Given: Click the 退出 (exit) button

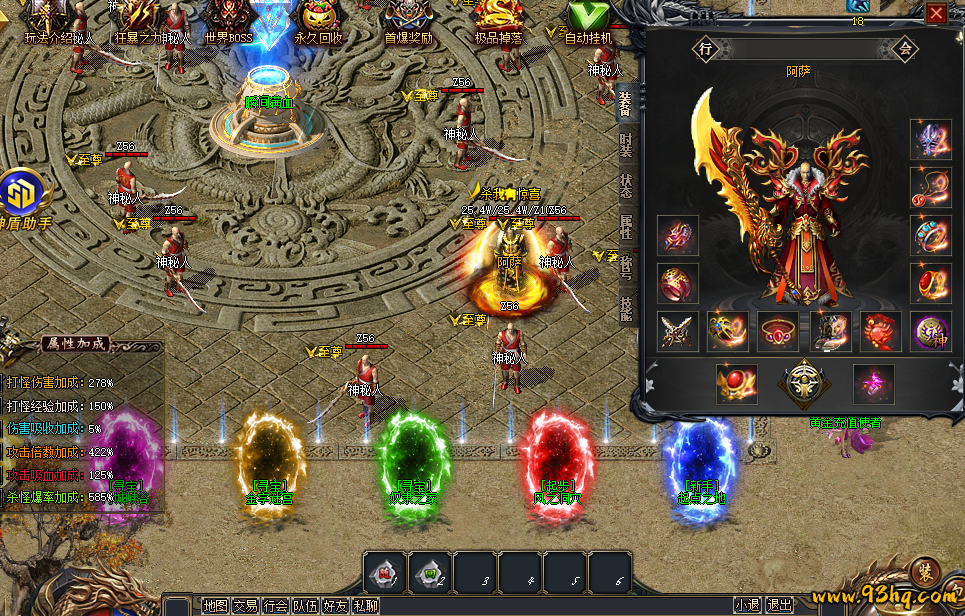Looking at the screenshot, I should [779, 605].
